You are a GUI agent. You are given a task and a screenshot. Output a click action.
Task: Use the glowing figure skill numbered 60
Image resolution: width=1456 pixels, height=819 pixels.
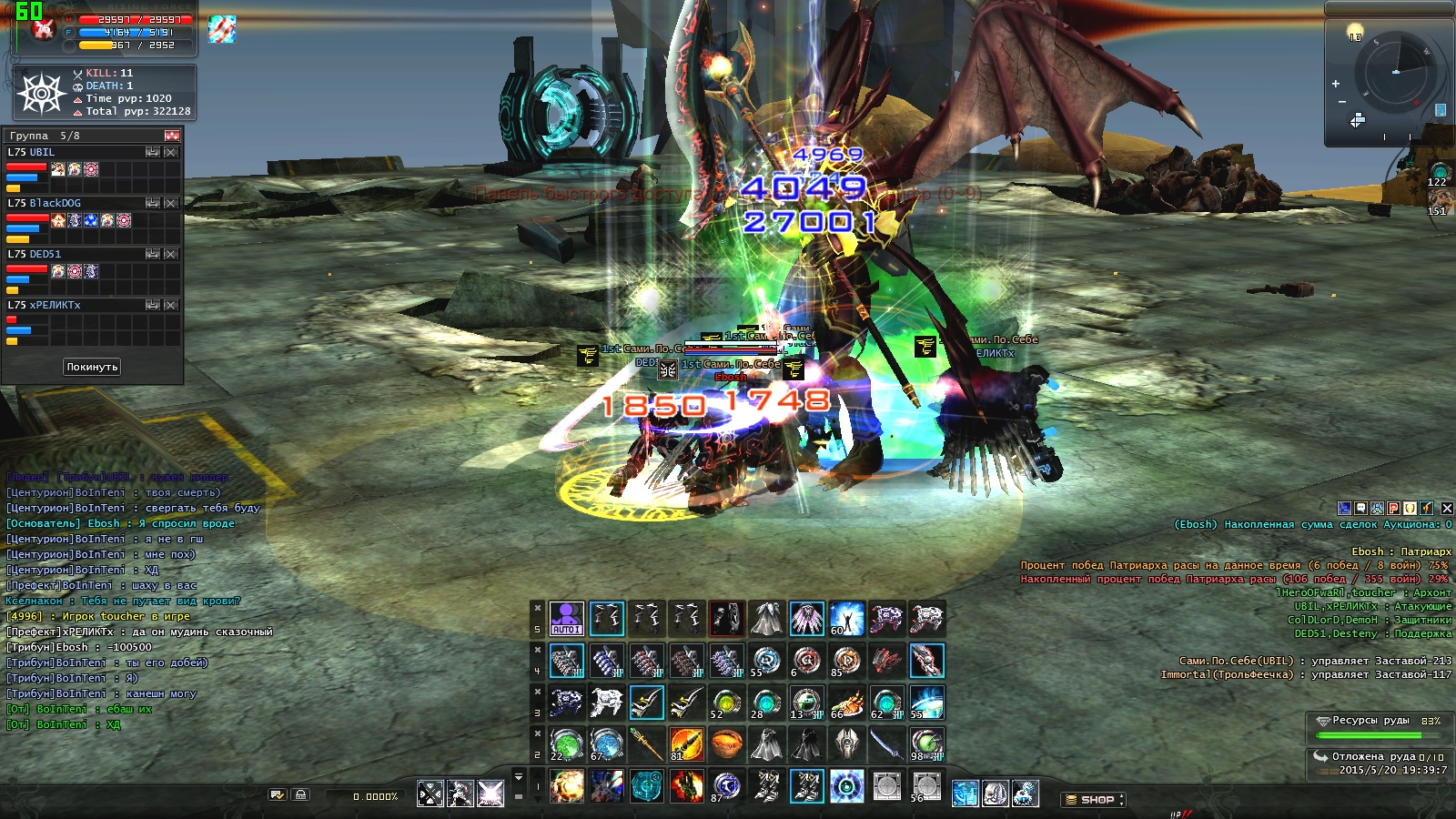pyautogui.click(x=846, y=618)
